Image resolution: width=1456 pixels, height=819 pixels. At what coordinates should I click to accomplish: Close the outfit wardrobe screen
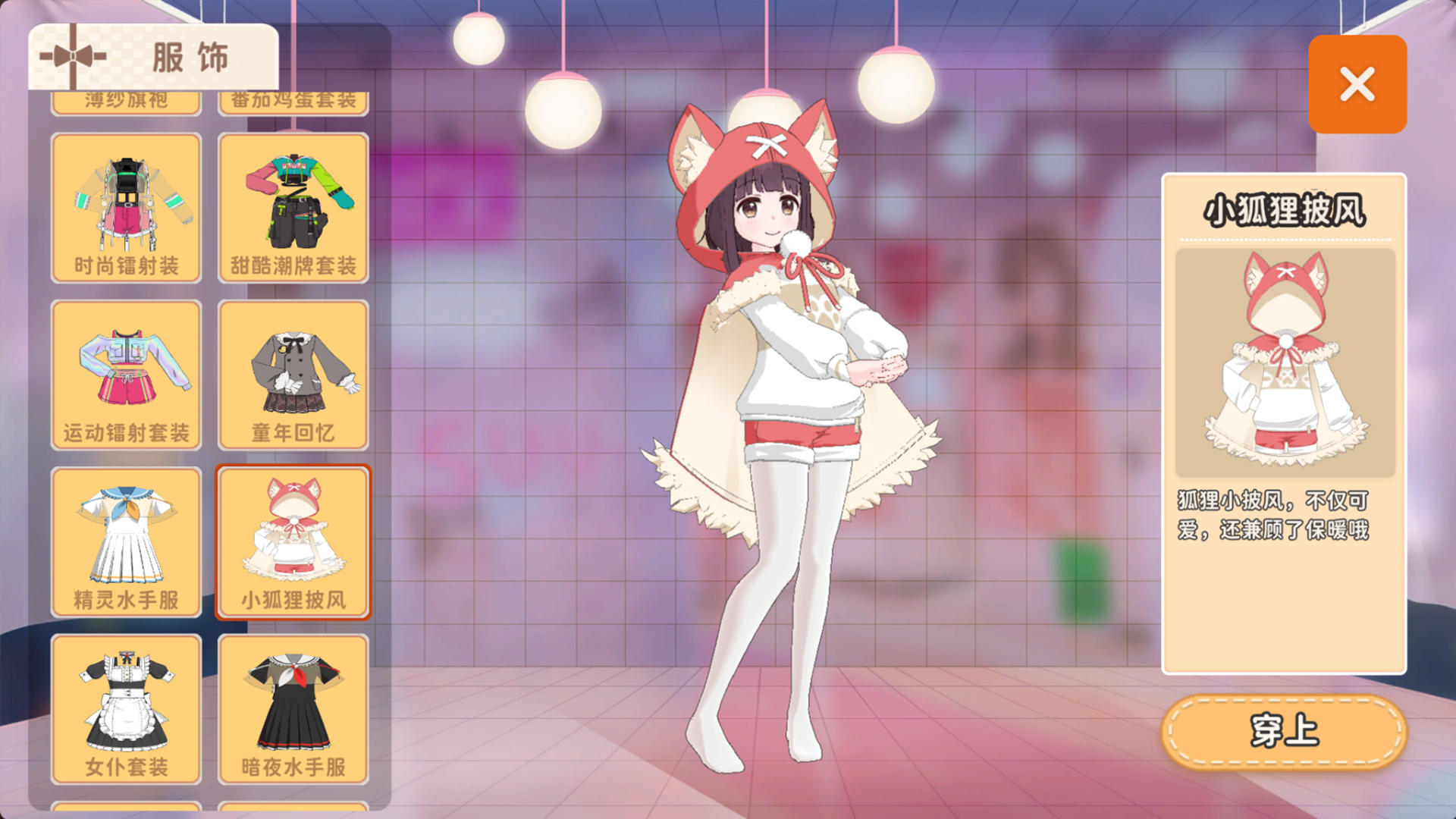click(1357, 84)
